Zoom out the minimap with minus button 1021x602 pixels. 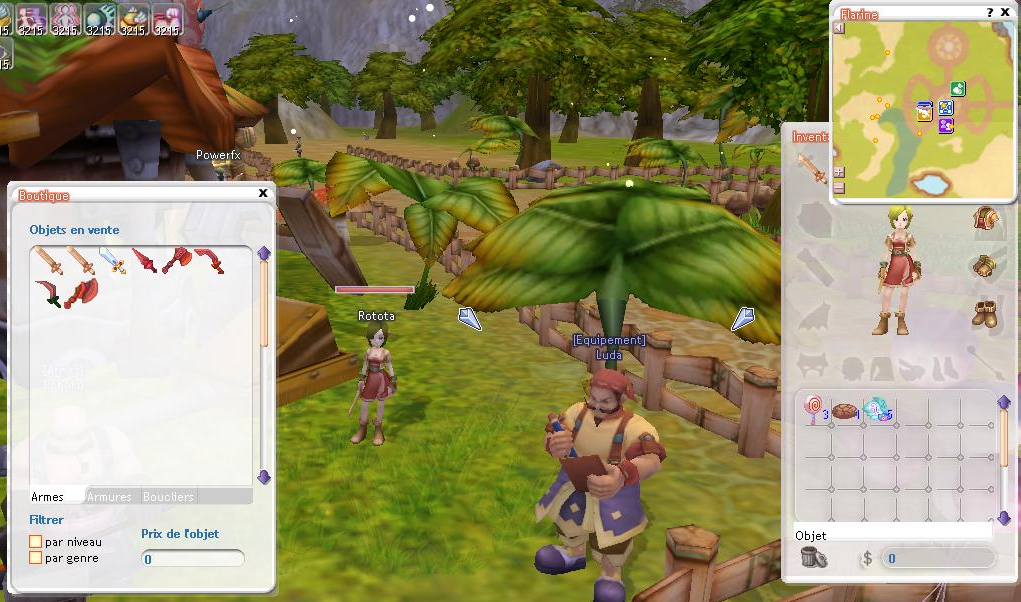click(x=839, y=187)
